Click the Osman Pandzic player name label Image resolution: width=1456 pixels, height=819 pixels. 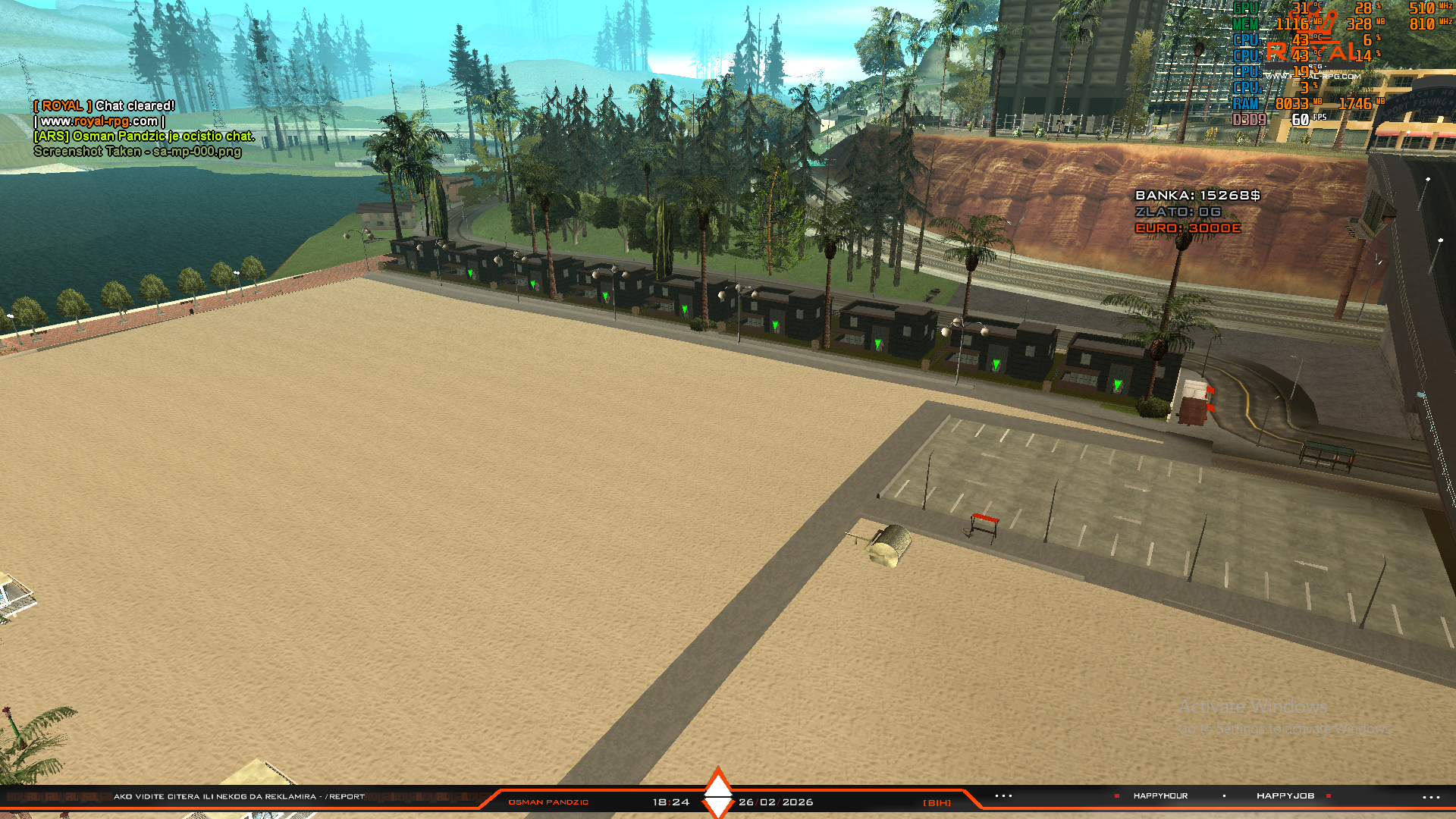[x=548, y=802]
